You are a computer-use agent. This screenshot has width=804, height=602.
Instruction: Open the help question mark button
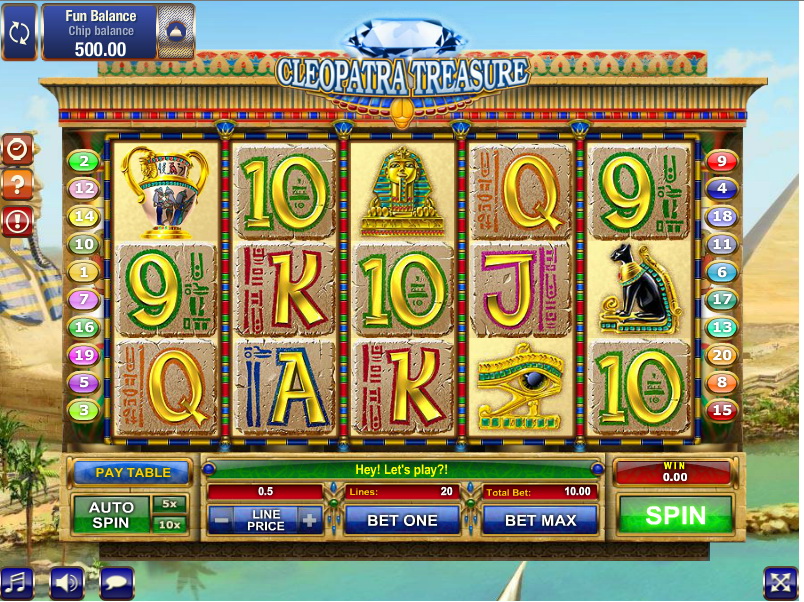click(18, 184)
